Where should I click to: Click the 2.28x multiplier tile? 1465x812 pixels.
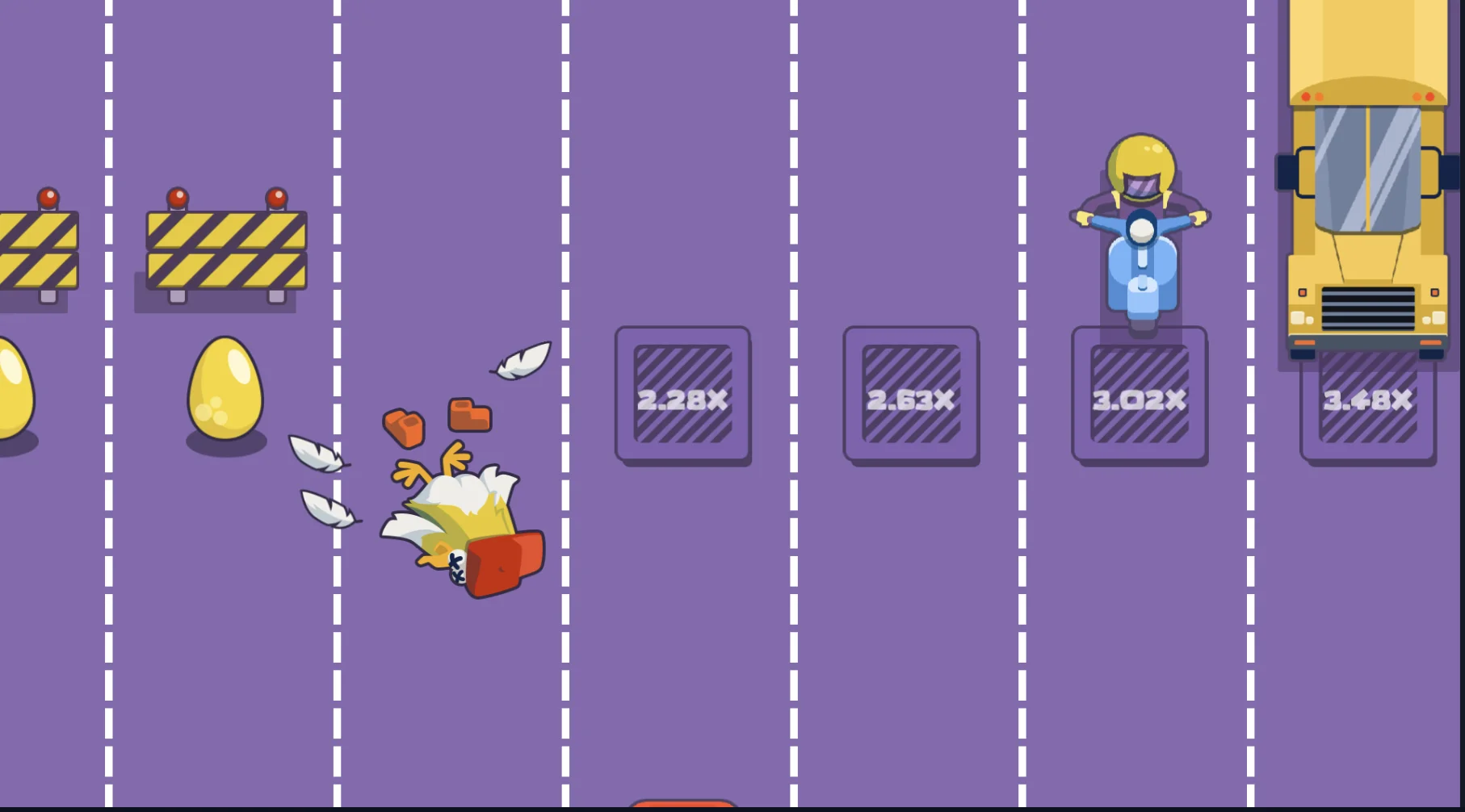click(684, 396)
